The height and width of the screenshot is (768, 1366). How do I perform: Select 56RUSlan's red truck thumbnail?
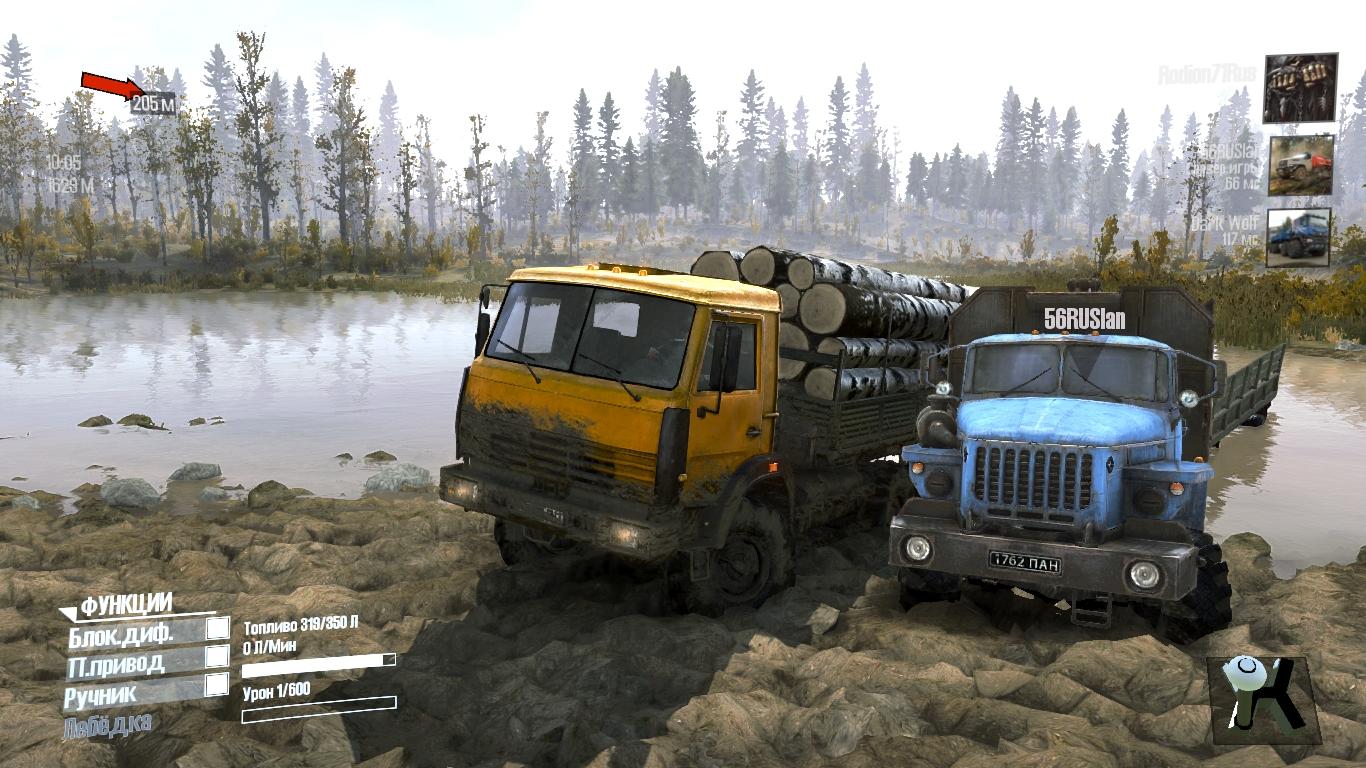click(1301, 165)
